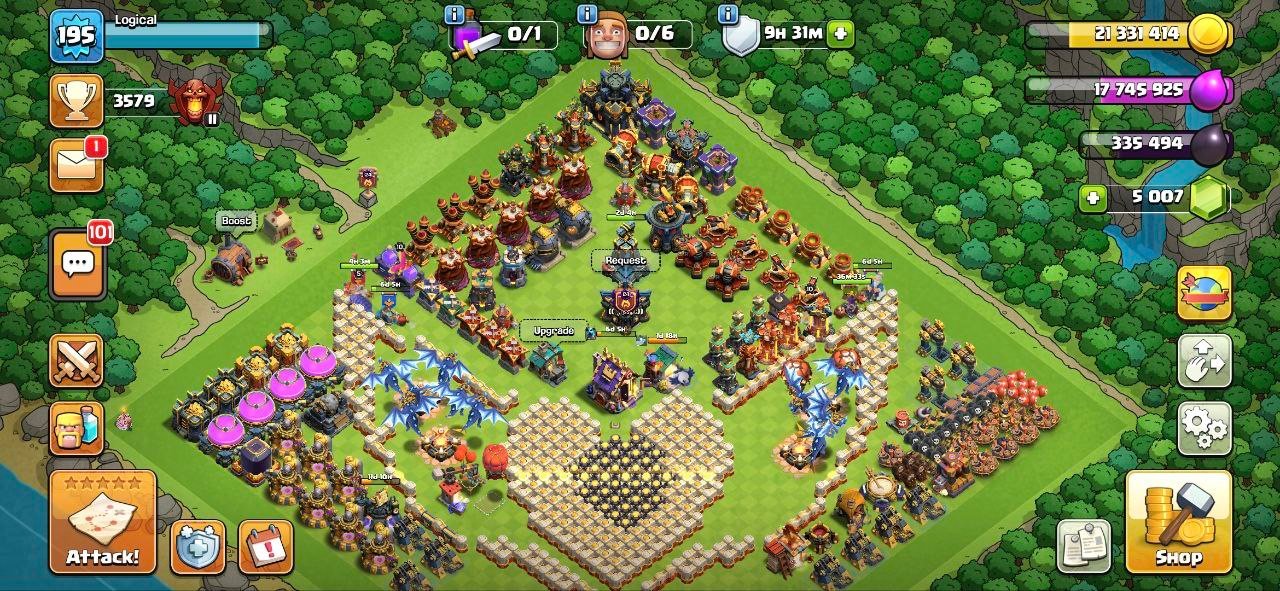Open the blue shield with plus icon
Viewport: 1280px width, 591px height.
tap(197, 547)
